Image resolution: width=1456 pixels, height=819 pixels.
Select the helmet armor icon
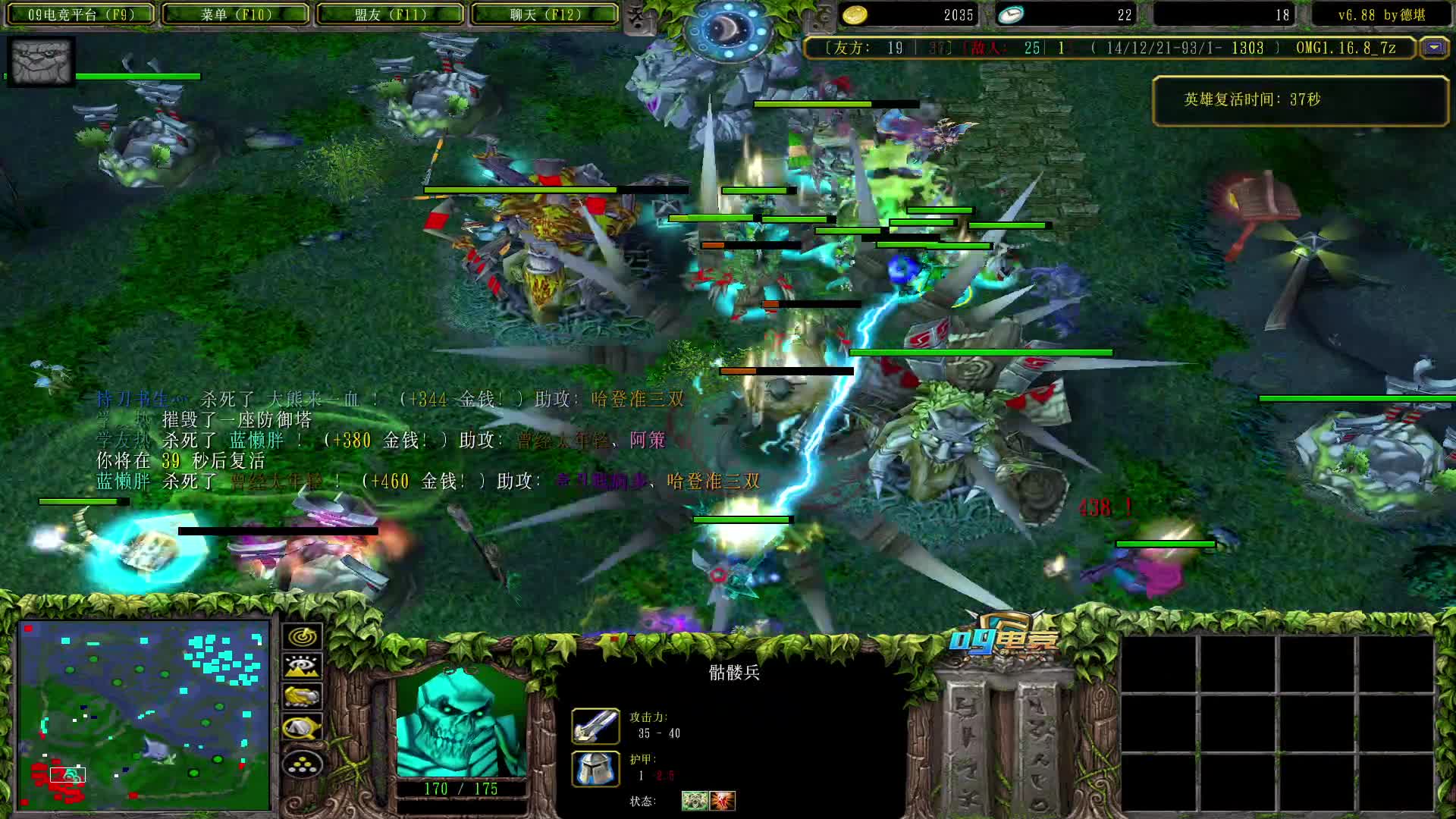pos(595,768)
